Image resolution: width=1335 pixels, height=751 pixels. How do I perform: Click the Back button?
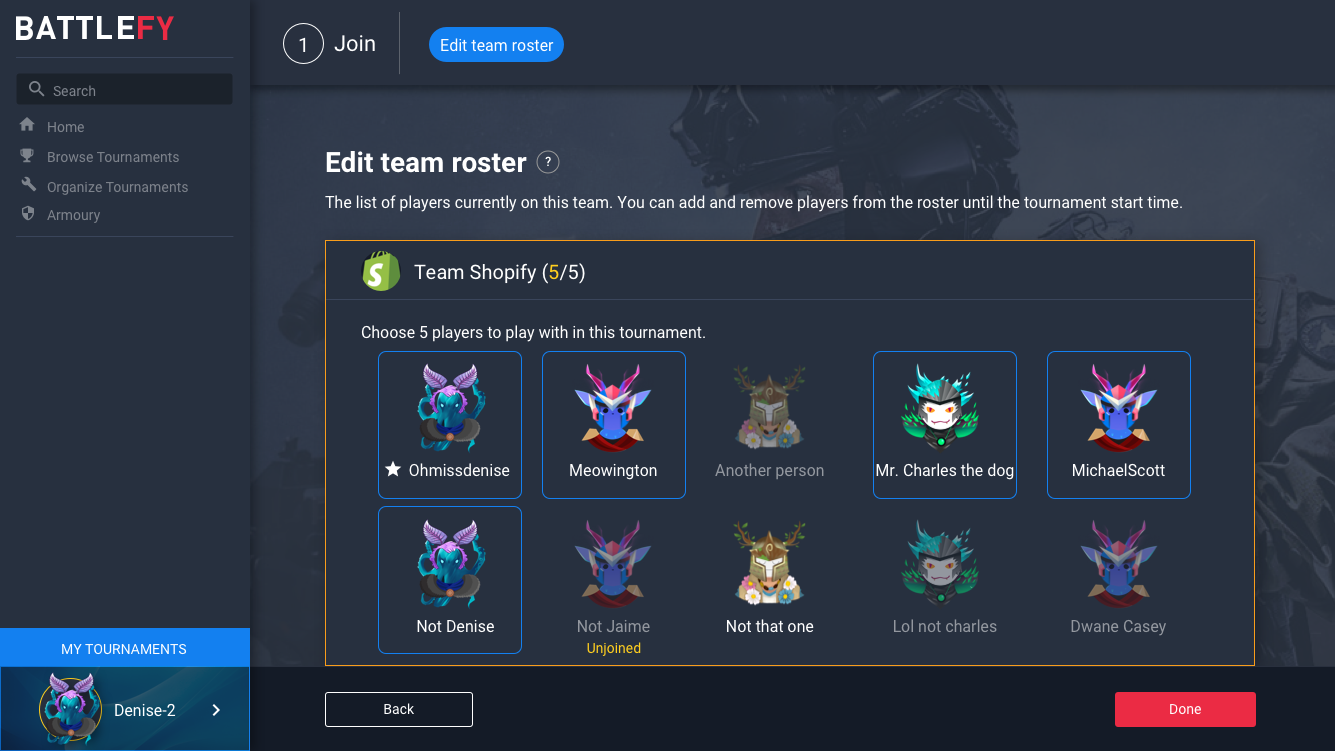click(398, 709)
